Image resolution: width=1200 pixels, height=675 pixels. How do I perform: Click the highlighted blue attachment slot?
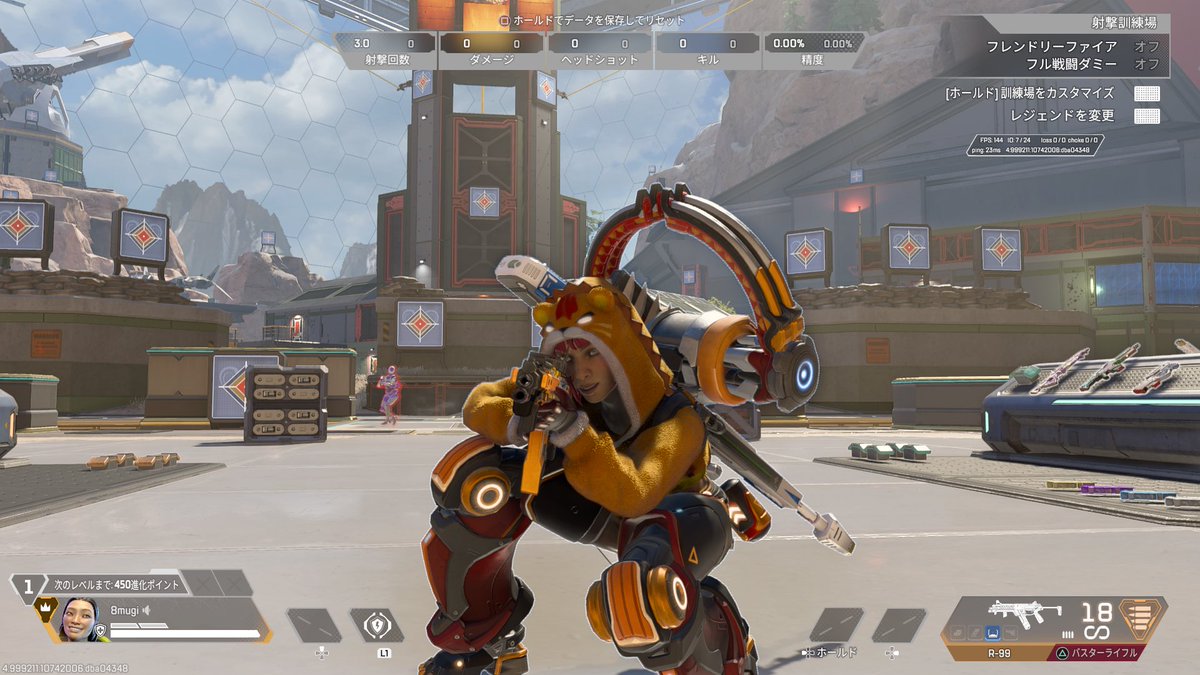point(992,632)
